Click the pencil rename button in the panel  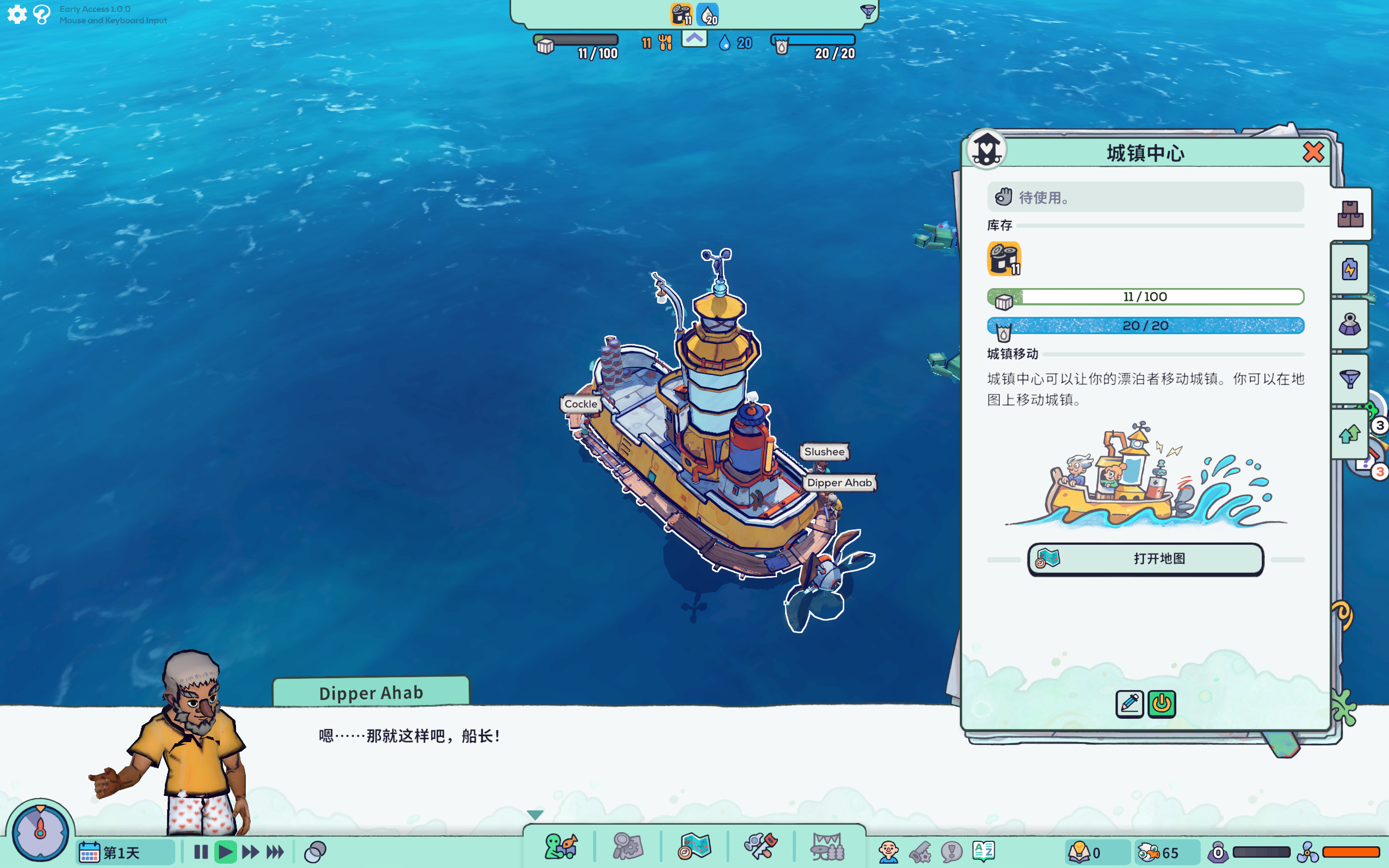point(1129,704)
